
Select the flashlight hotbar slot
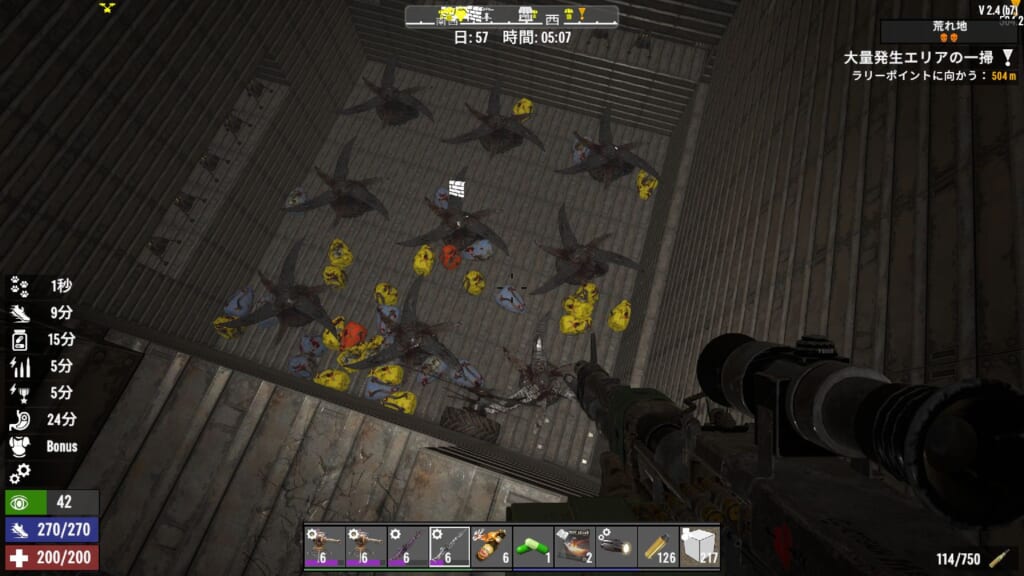[x=616, y=546]
